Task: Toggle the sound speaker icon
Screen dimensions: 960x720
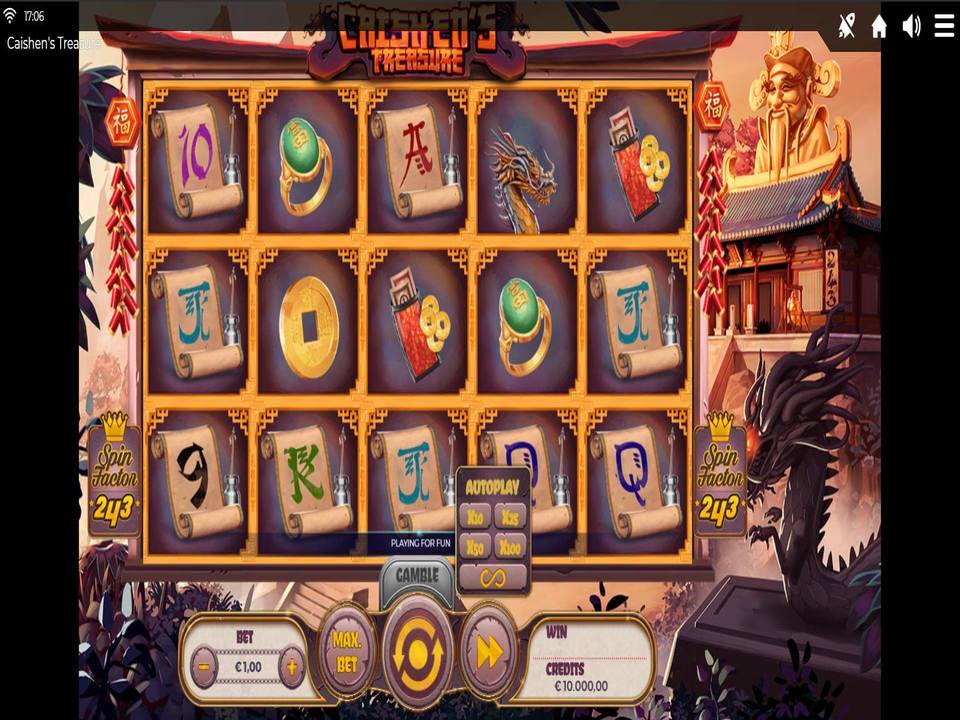Action: tap(911, 27)
